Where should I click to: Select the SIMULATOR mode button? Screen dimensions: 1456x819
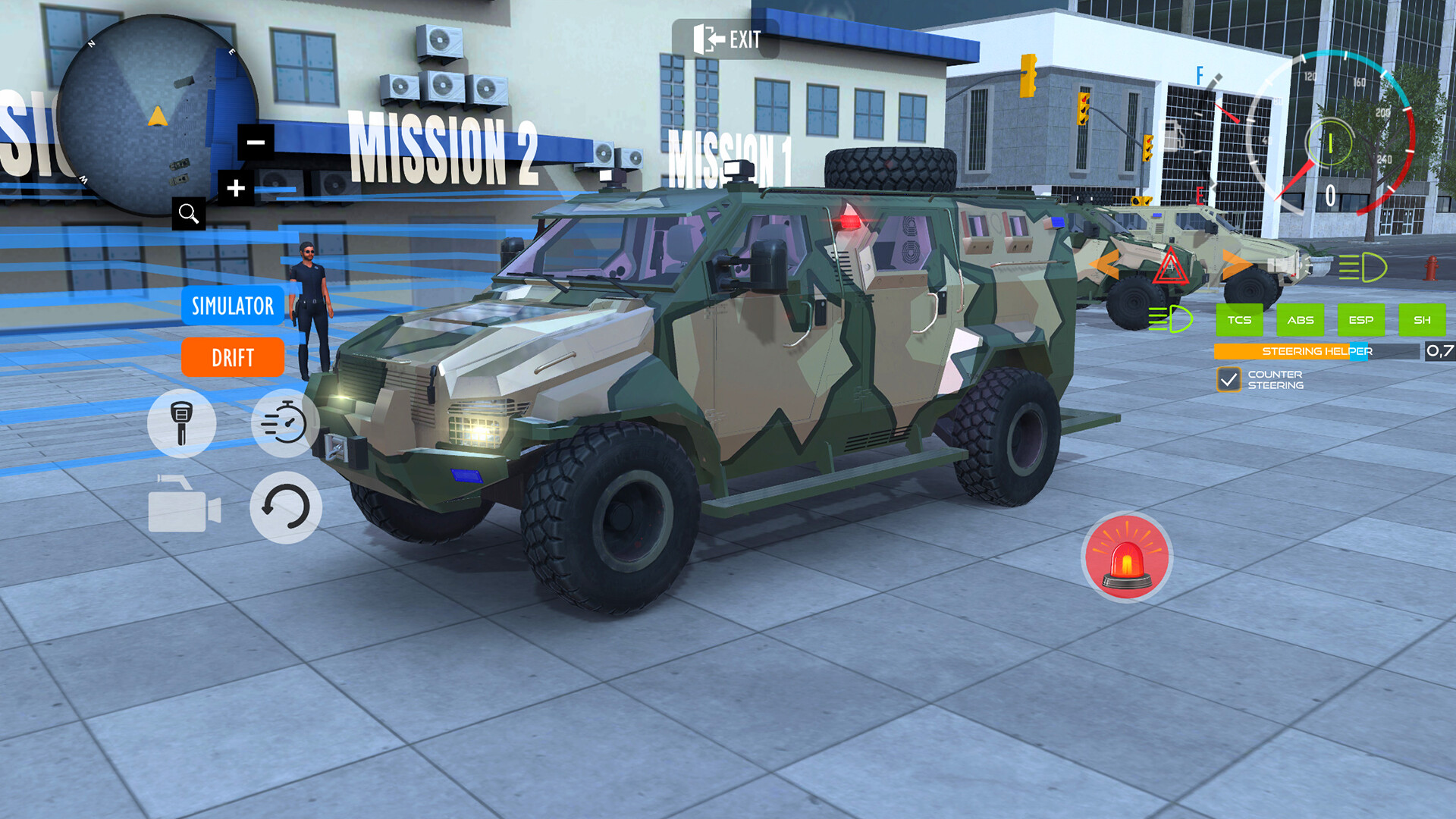coord(232,306)
